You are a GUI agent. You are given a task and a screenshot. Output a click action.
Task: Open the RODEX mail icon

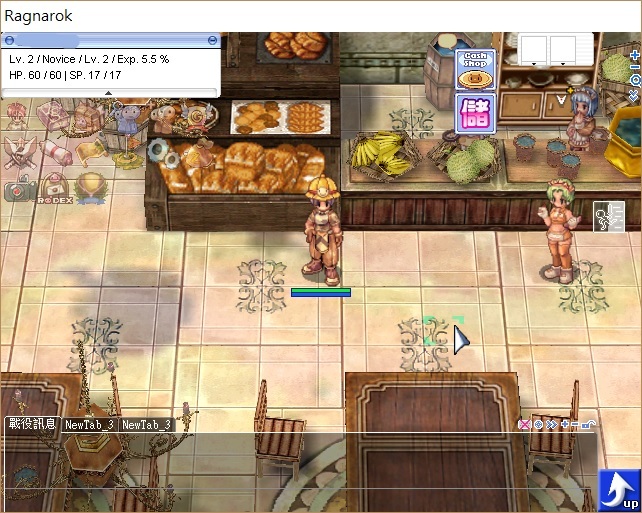tap(57, 186)
